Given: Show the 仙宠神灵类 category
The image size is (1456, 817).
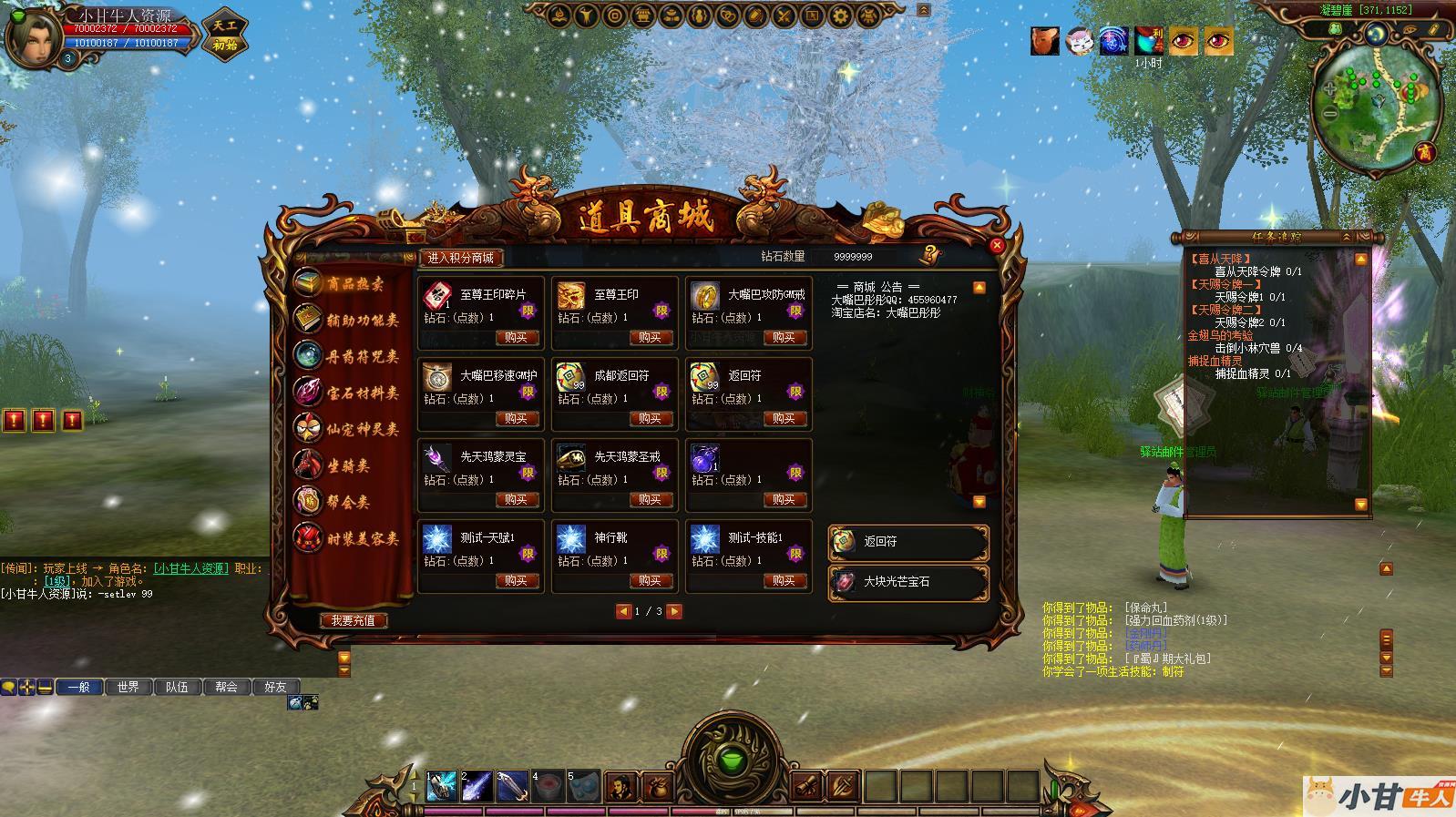Looking at the screenshot, I should point(349,429).
